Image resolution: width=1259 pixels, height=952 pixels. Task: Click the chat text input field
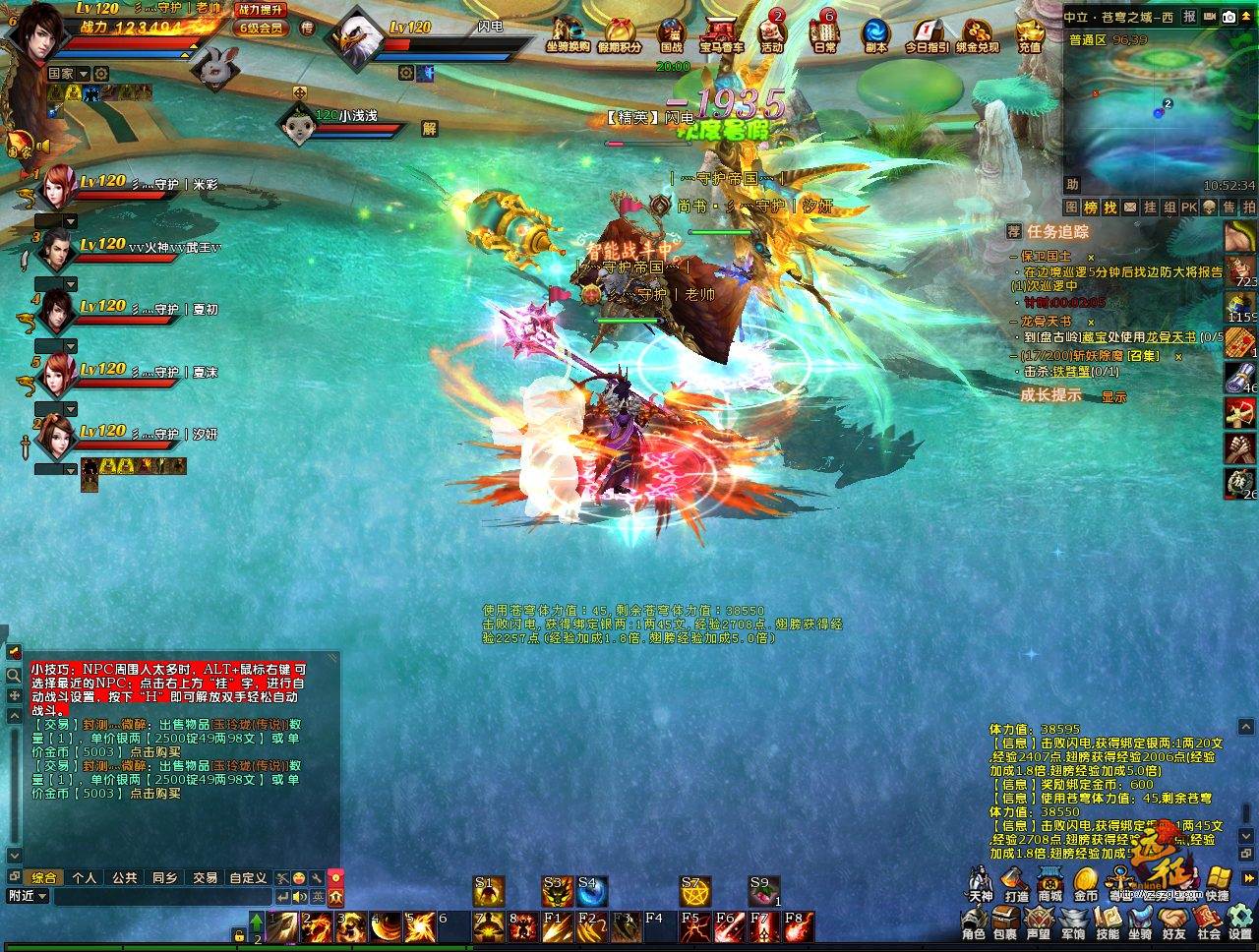162,896
